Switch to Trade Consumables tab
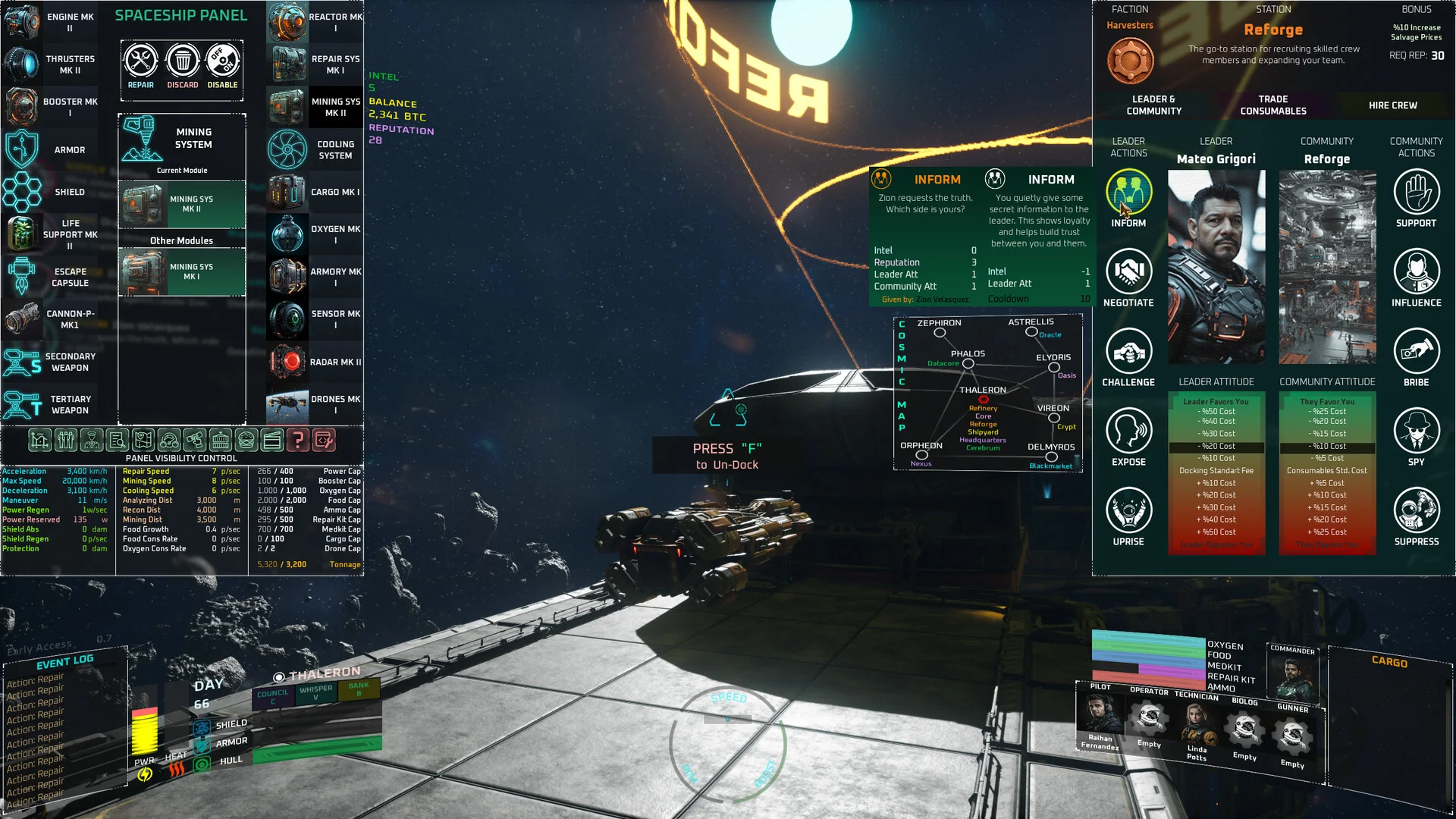This screenshot has height=819, width=1456. [x=1273, y=105]
